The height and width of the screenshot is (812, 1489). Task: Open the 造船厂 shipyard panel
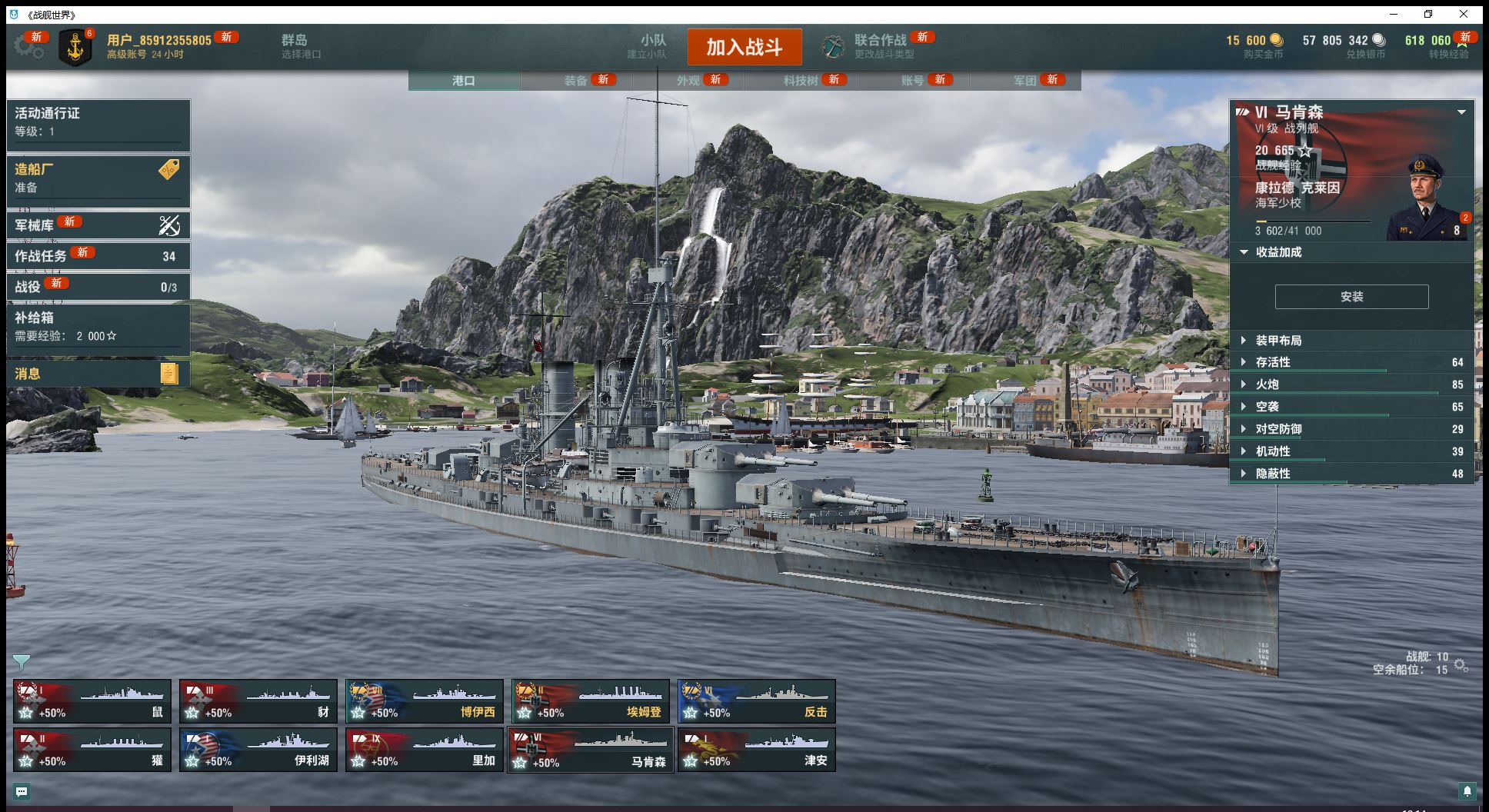(x=98, y=178)
